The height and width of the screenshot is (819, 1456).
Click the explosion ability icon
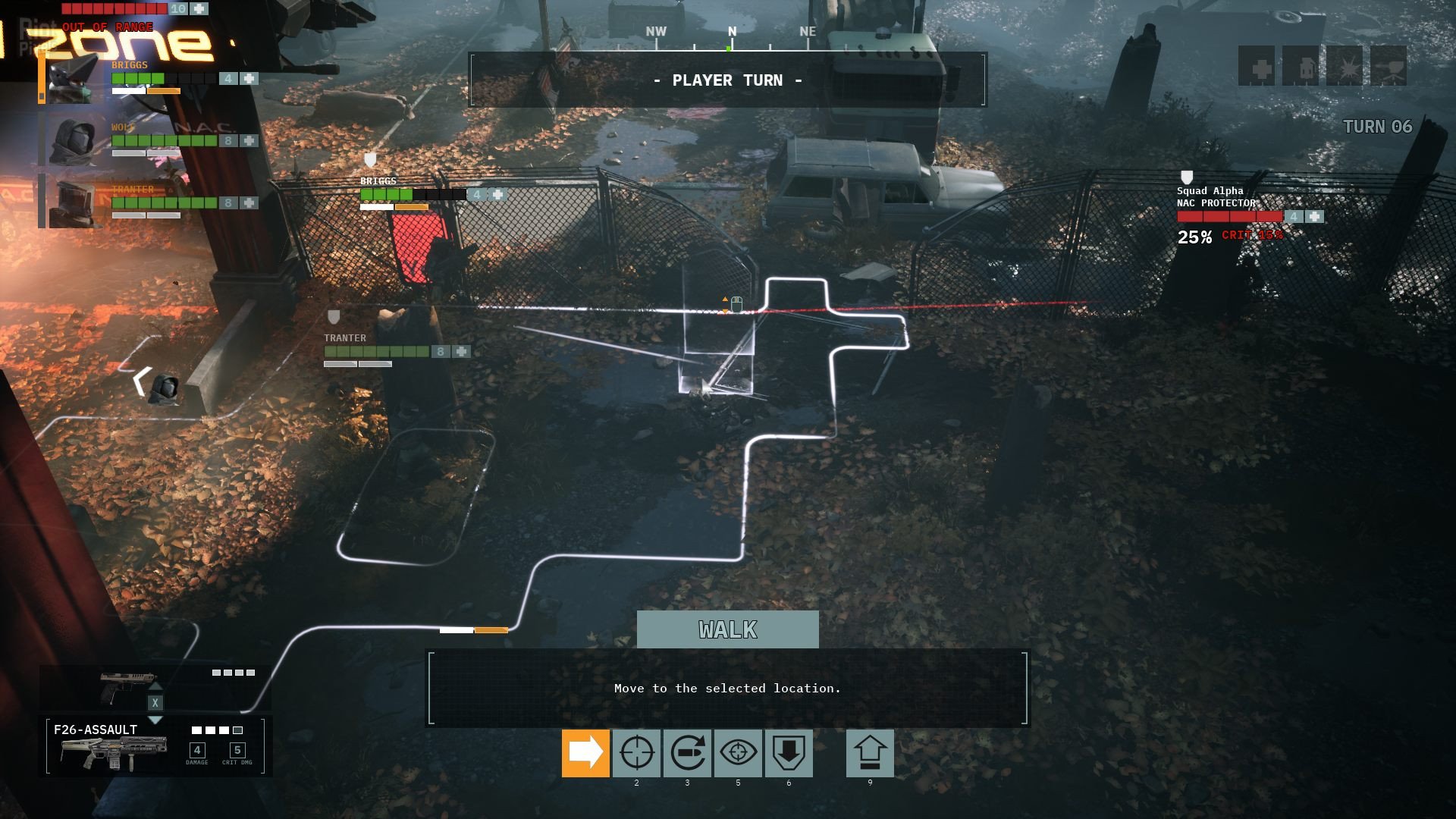[1345, 66]
